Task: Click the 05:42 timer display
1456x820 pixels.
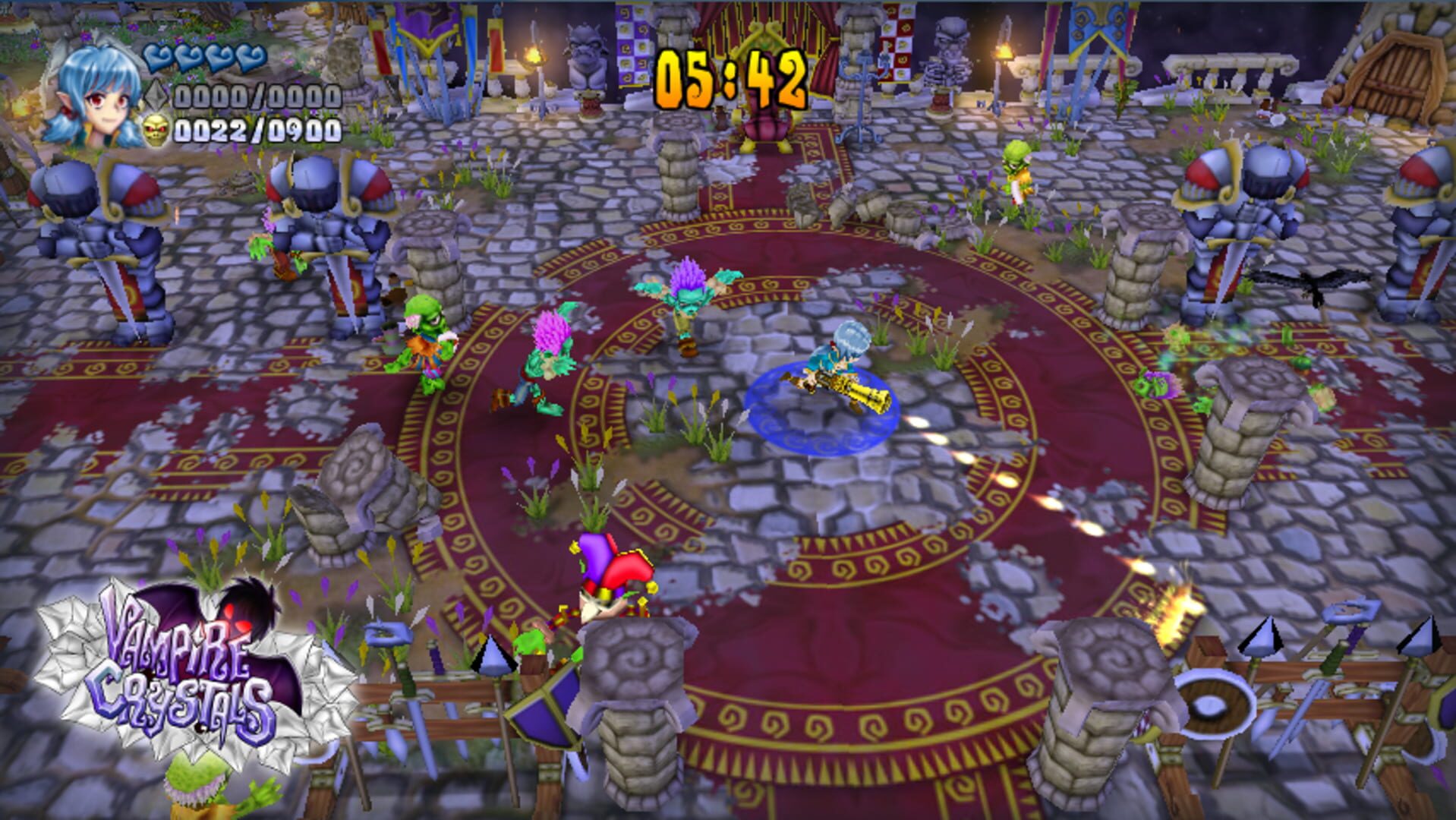Action: [x=730, y=76]
